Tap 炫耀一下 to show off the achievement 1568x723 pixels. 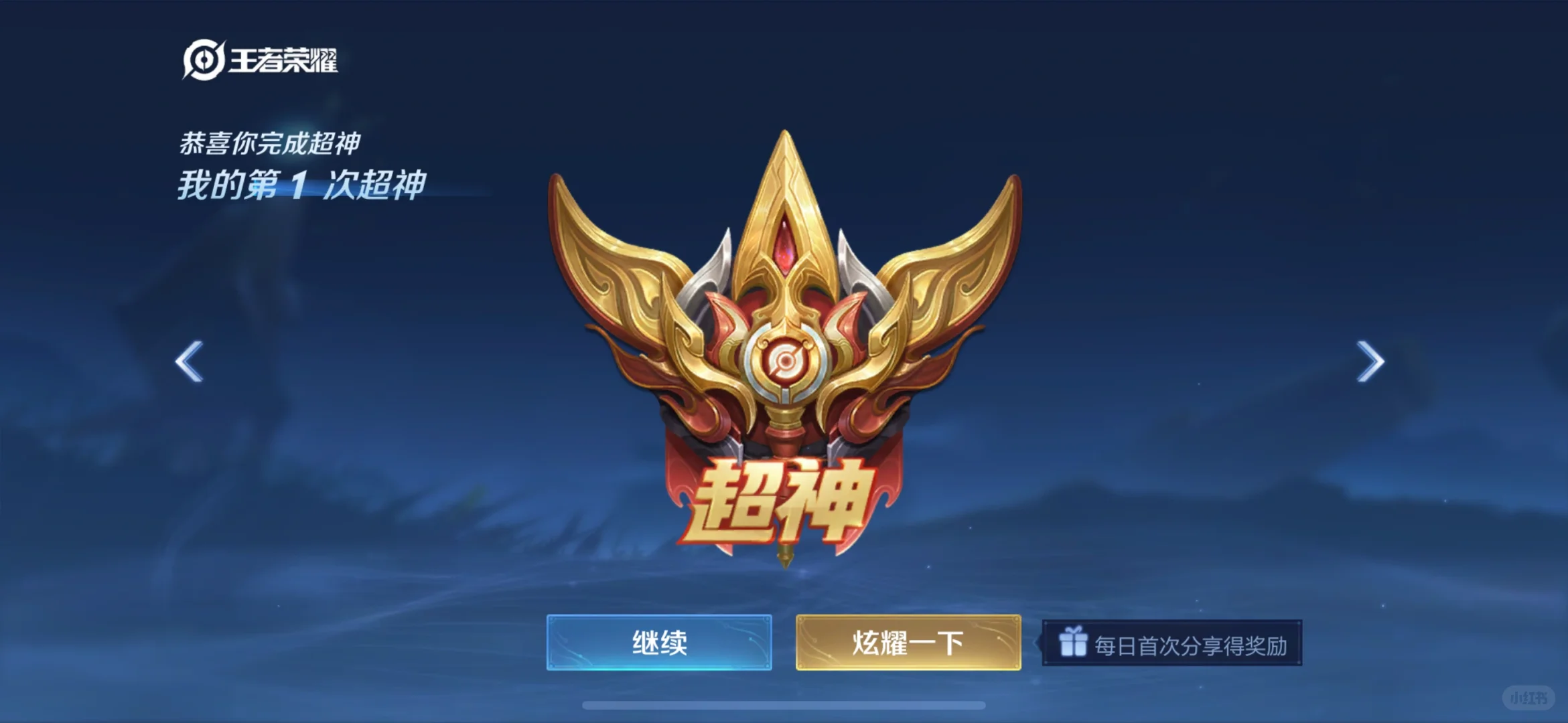tap(908, 641)
